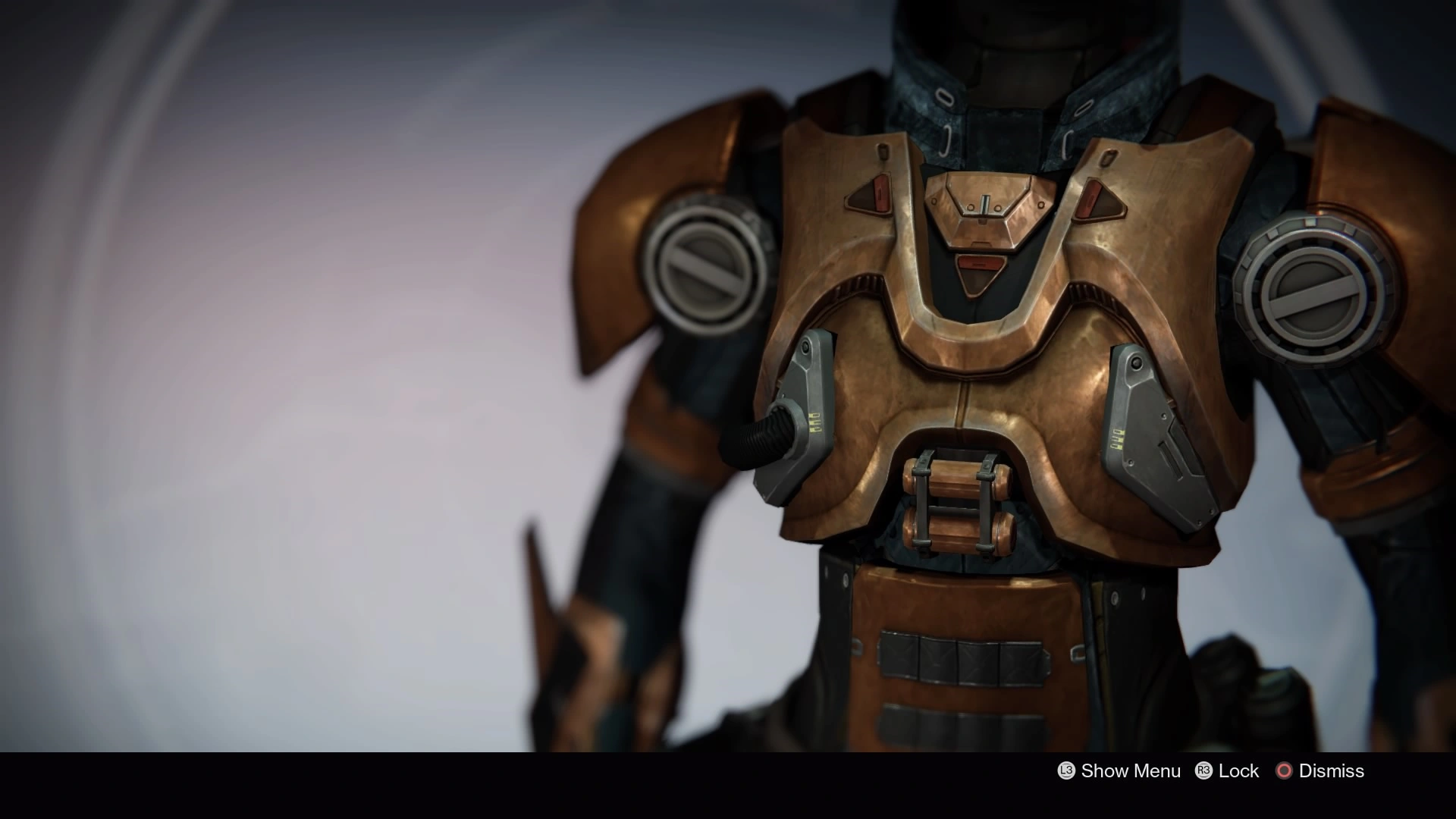The width and height of the screenshot is (1456, 819).
Task: Click the Lock label
Action: pyautogui.click(x=1238, y=770)
